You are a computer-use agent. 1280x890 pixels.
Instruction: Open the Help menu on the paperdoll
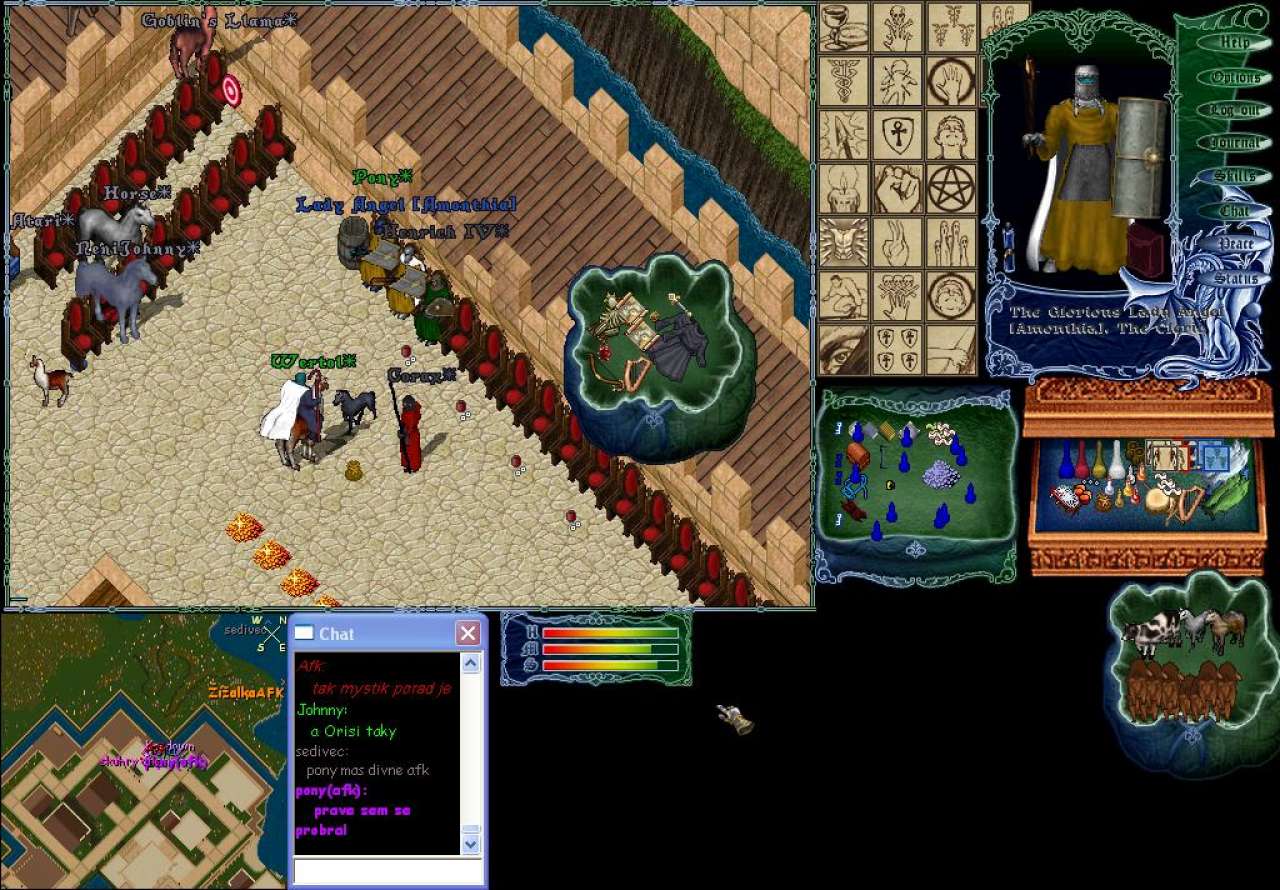1234,43
